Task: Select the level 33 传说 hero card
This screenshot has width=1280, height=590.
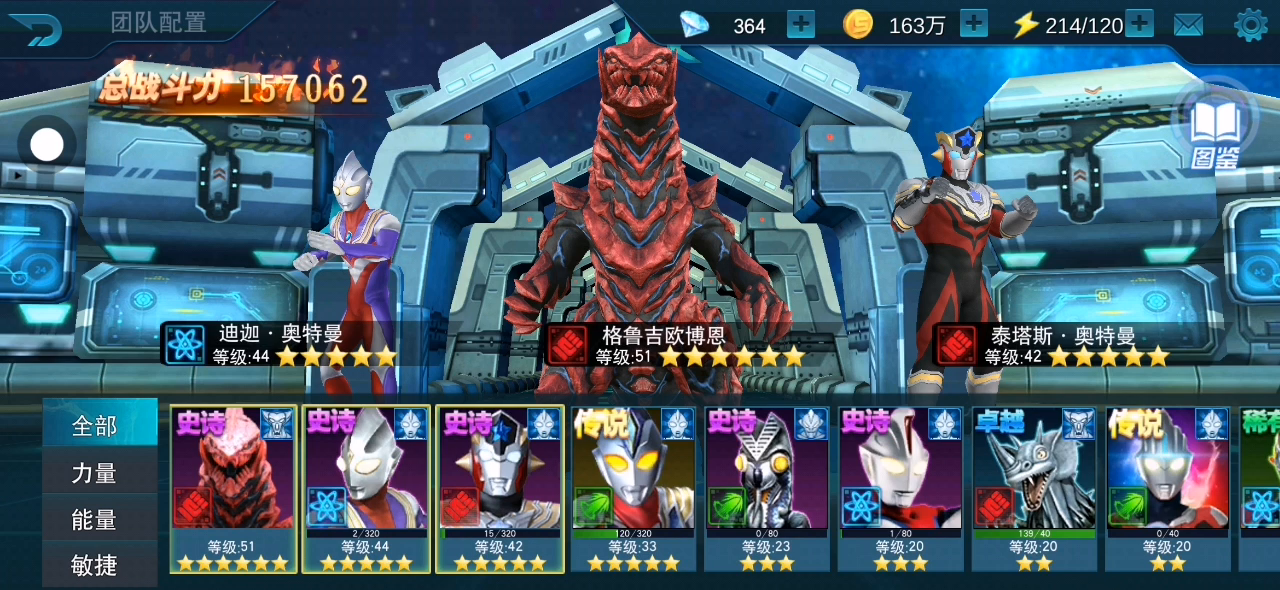Action: coord(634,488)
